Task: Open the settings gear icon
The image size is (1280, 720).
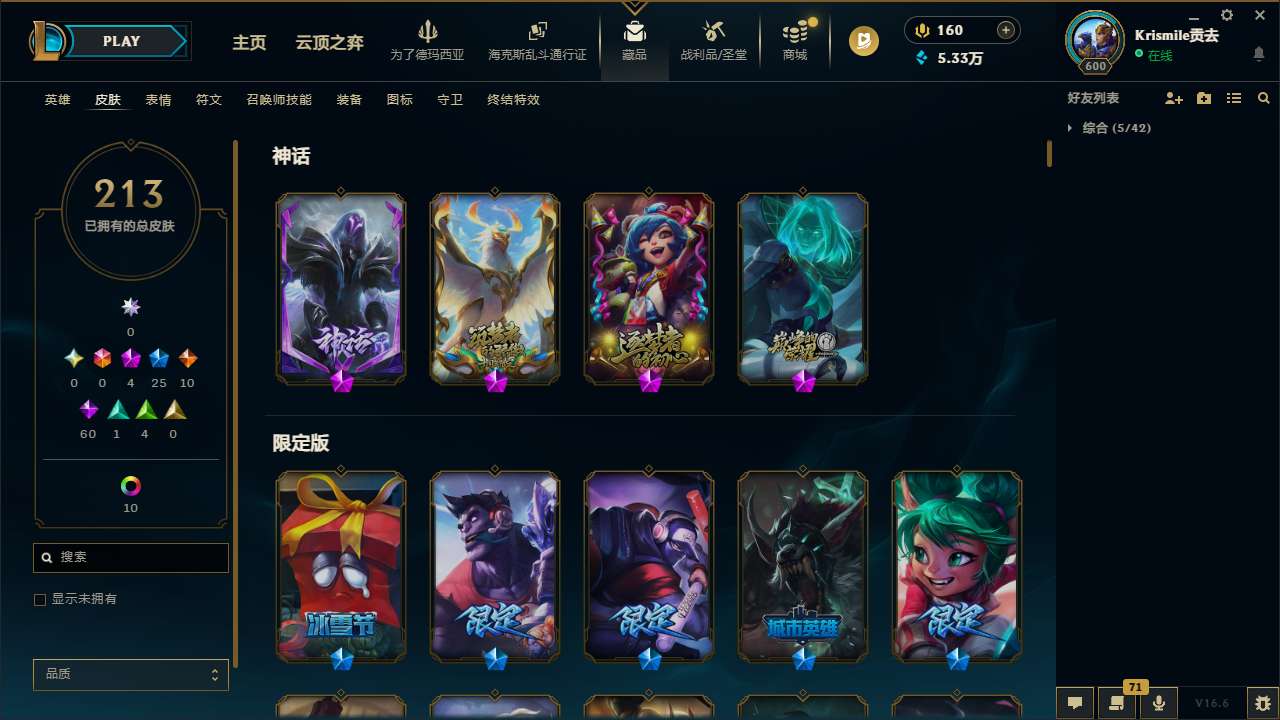Action: [x=1226, y=15]
